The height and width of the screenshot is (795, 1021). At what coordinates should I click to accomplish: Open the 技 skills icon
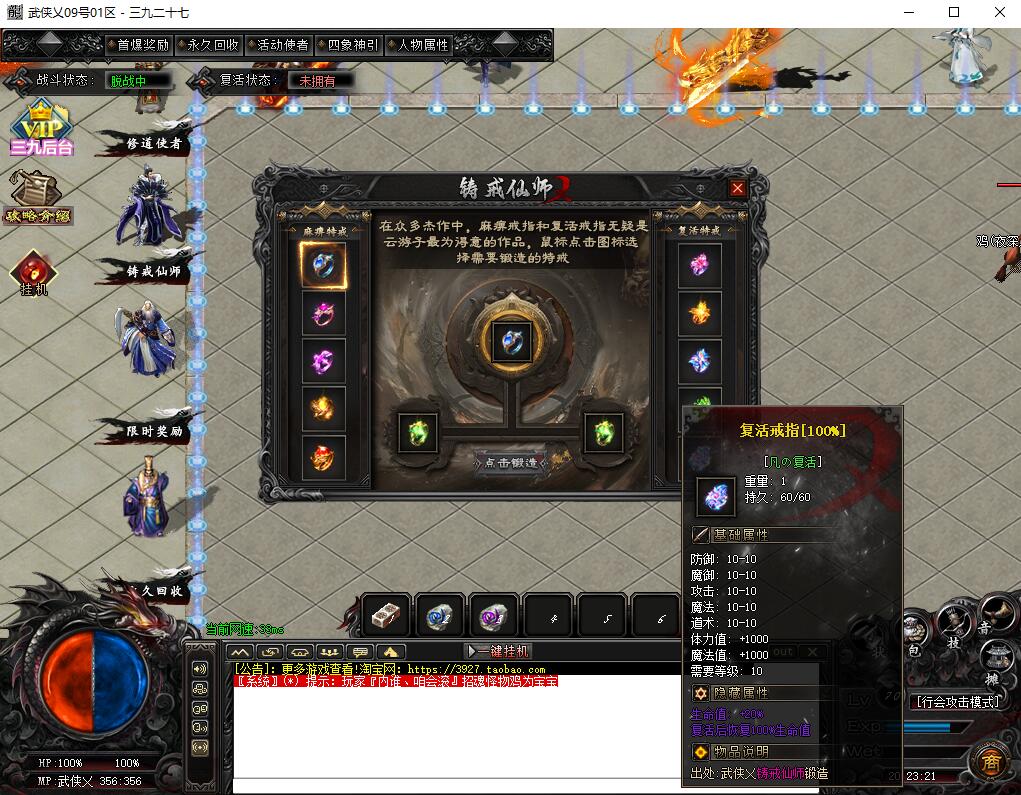pos(953,627)
